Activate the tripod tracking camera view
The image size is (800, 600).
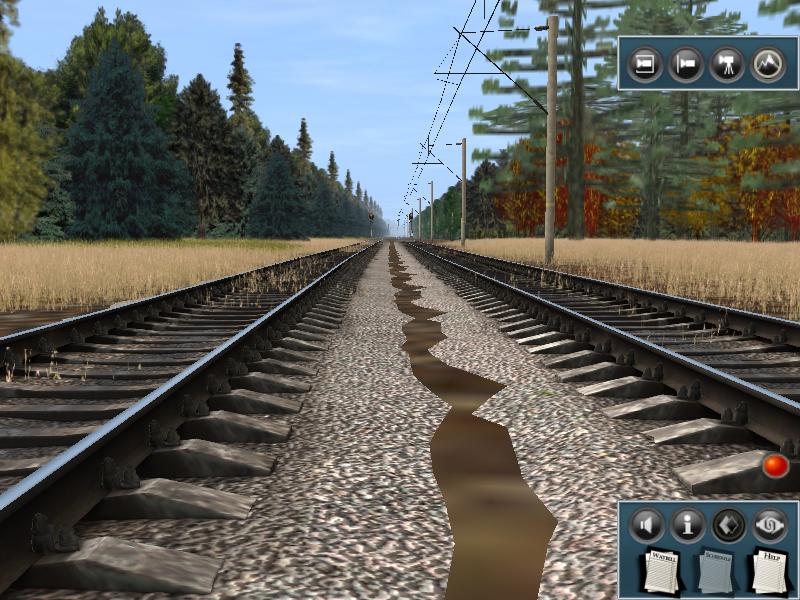click(727, 64)
